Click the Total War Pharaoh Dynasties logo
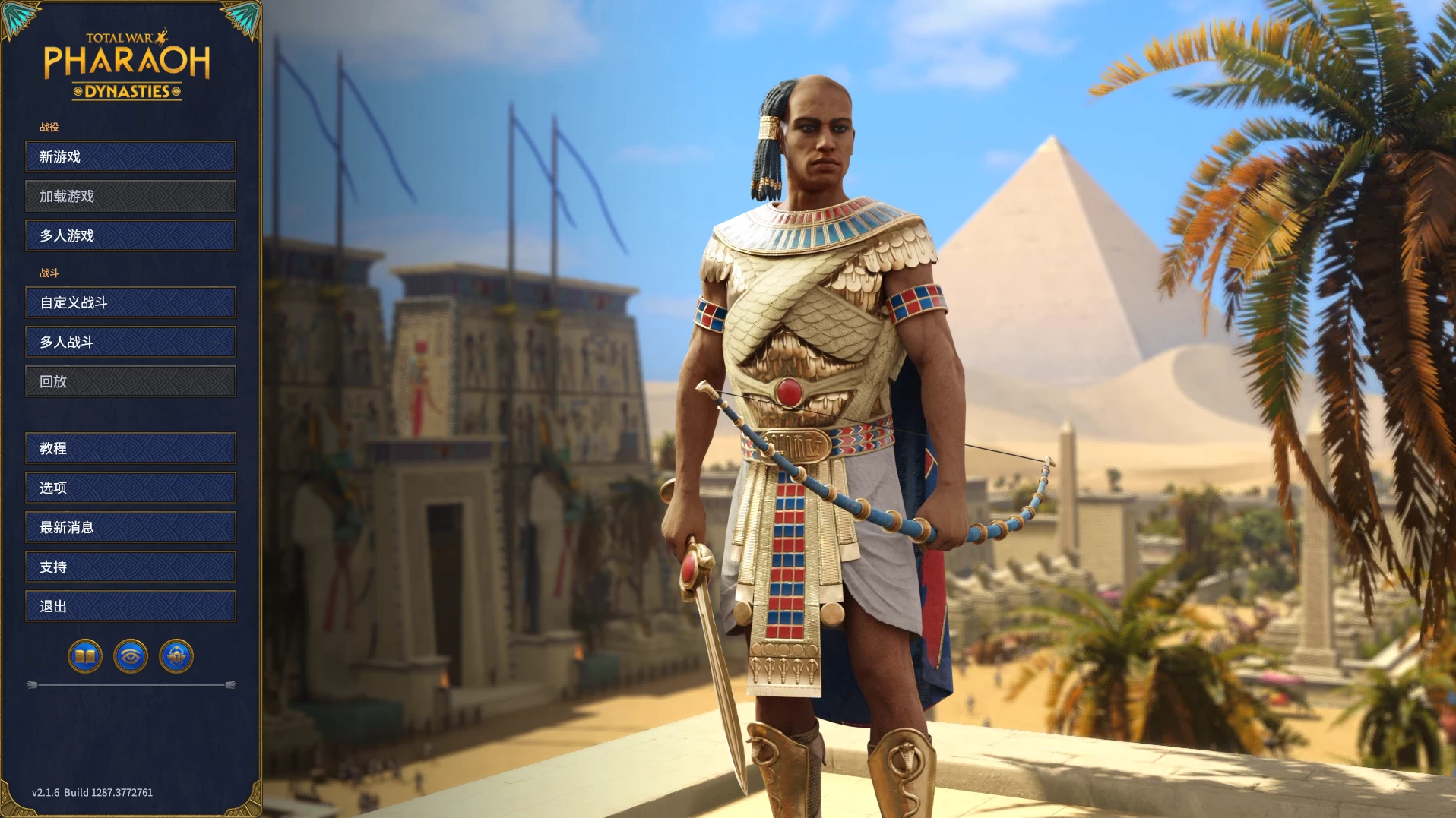The width and height of the screenshot is (1456, 818). 131,65
